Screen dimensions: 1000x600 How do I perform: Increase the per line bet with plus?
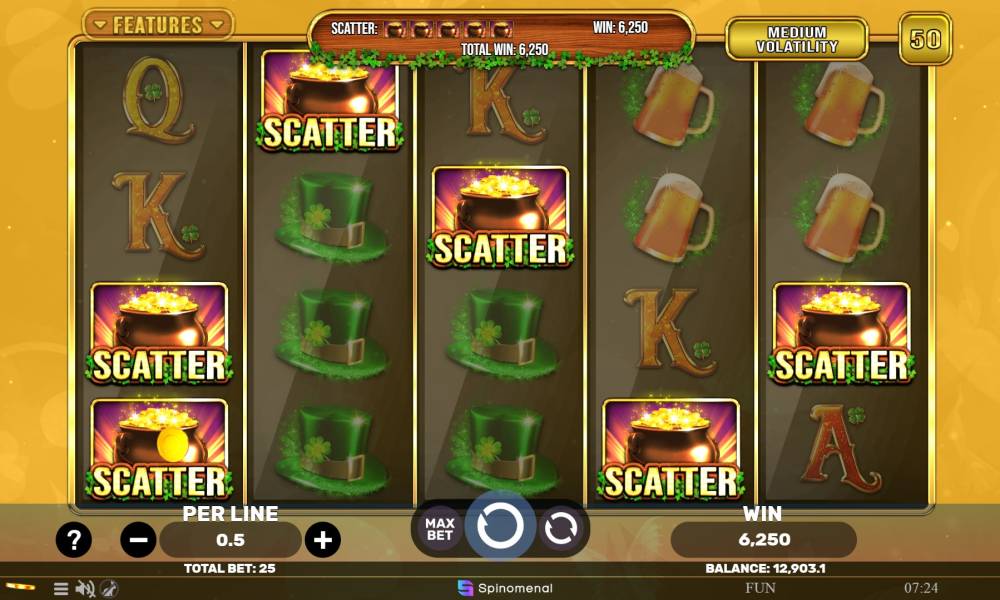[322, 541]
